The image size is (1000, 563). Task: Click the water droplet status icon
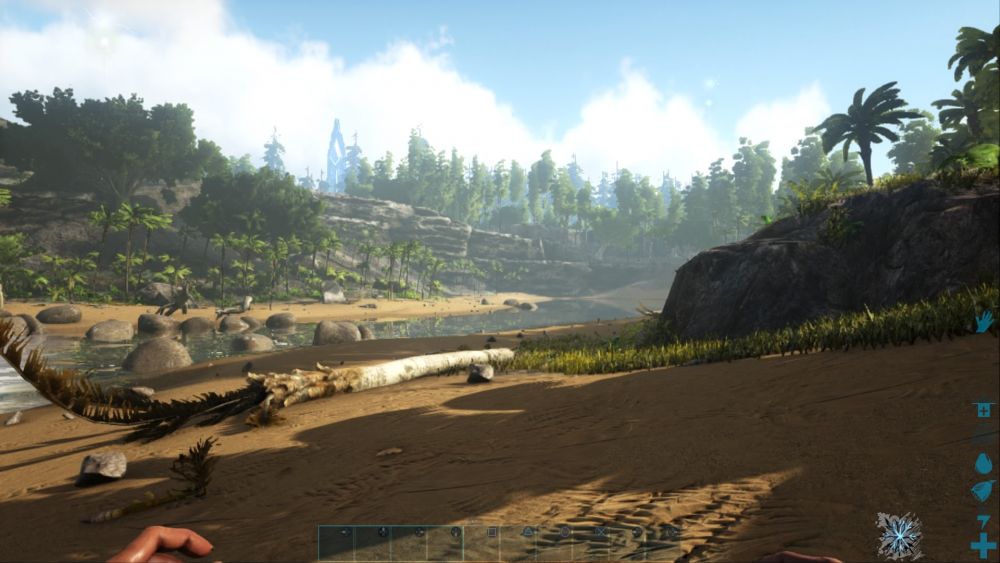[x=983, y=463]
